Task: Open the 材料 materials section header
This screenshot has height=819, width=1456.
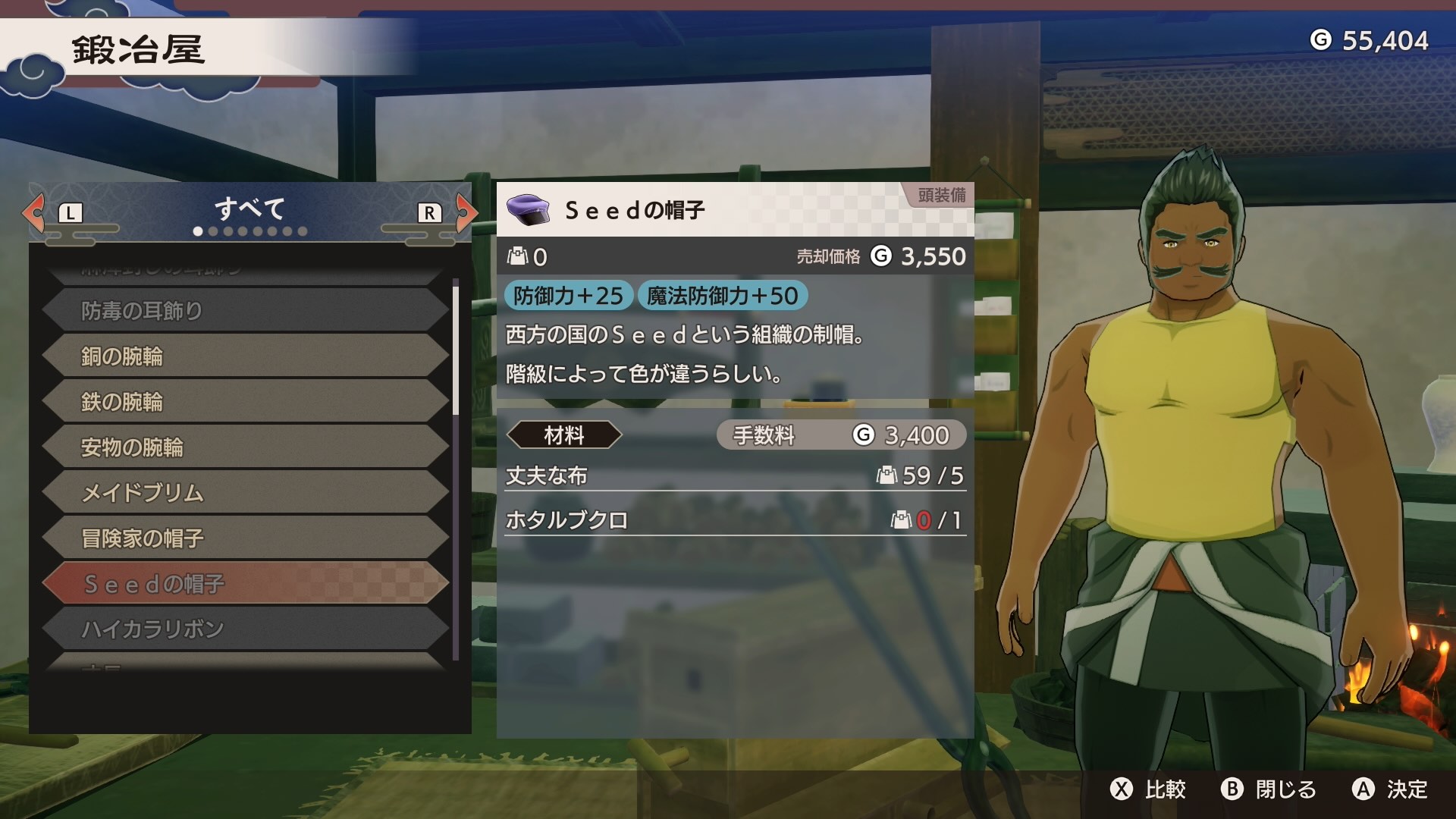Action: [x=565, y=435]
